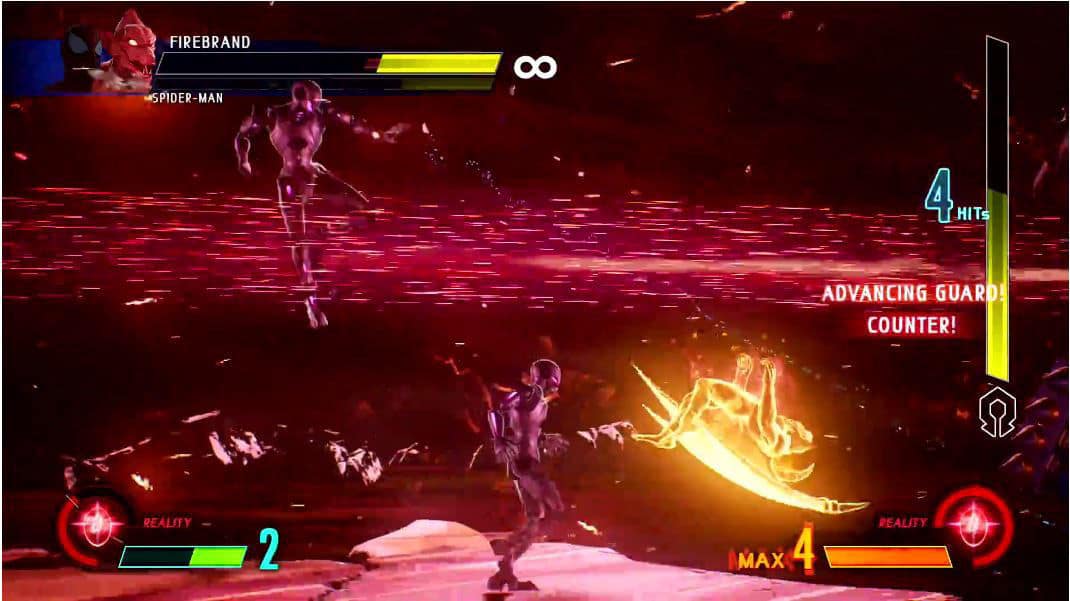Click the hexagonal emblem below the vertical gauge
Viewport: 1070px width, 601px height.
(x=997, y=412)
